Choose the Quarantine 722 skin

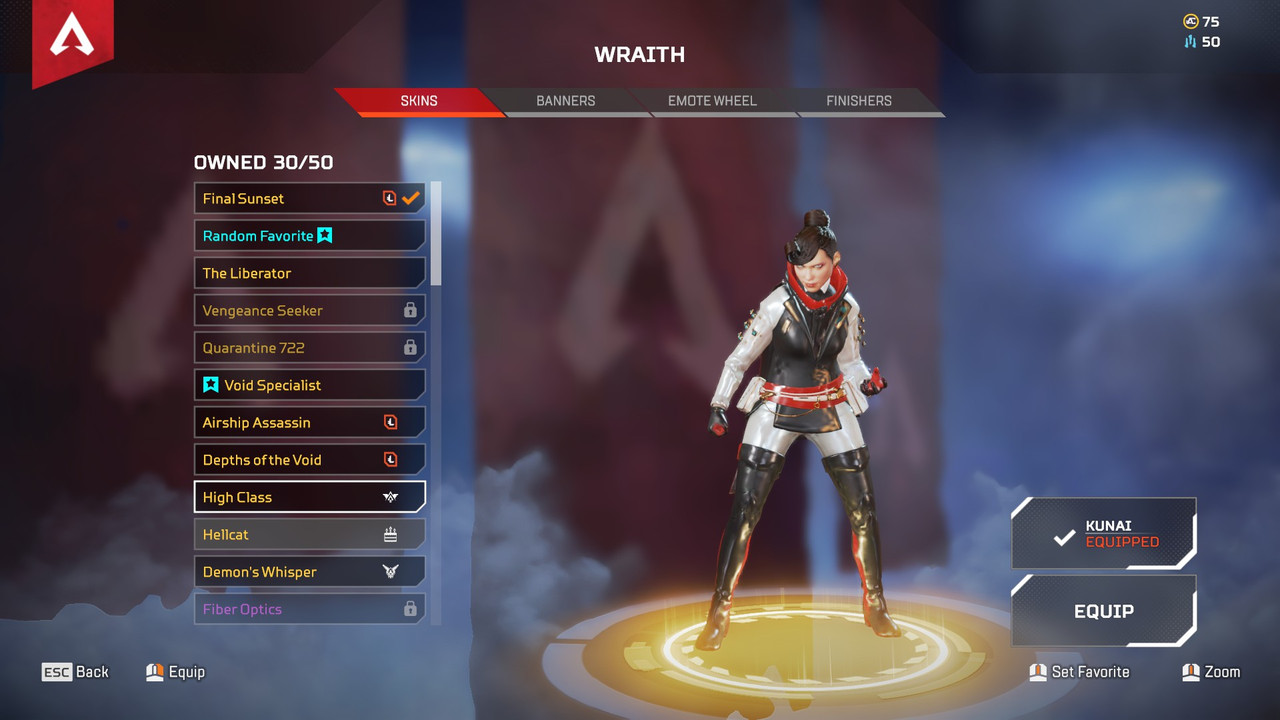(x=309, y=348)
